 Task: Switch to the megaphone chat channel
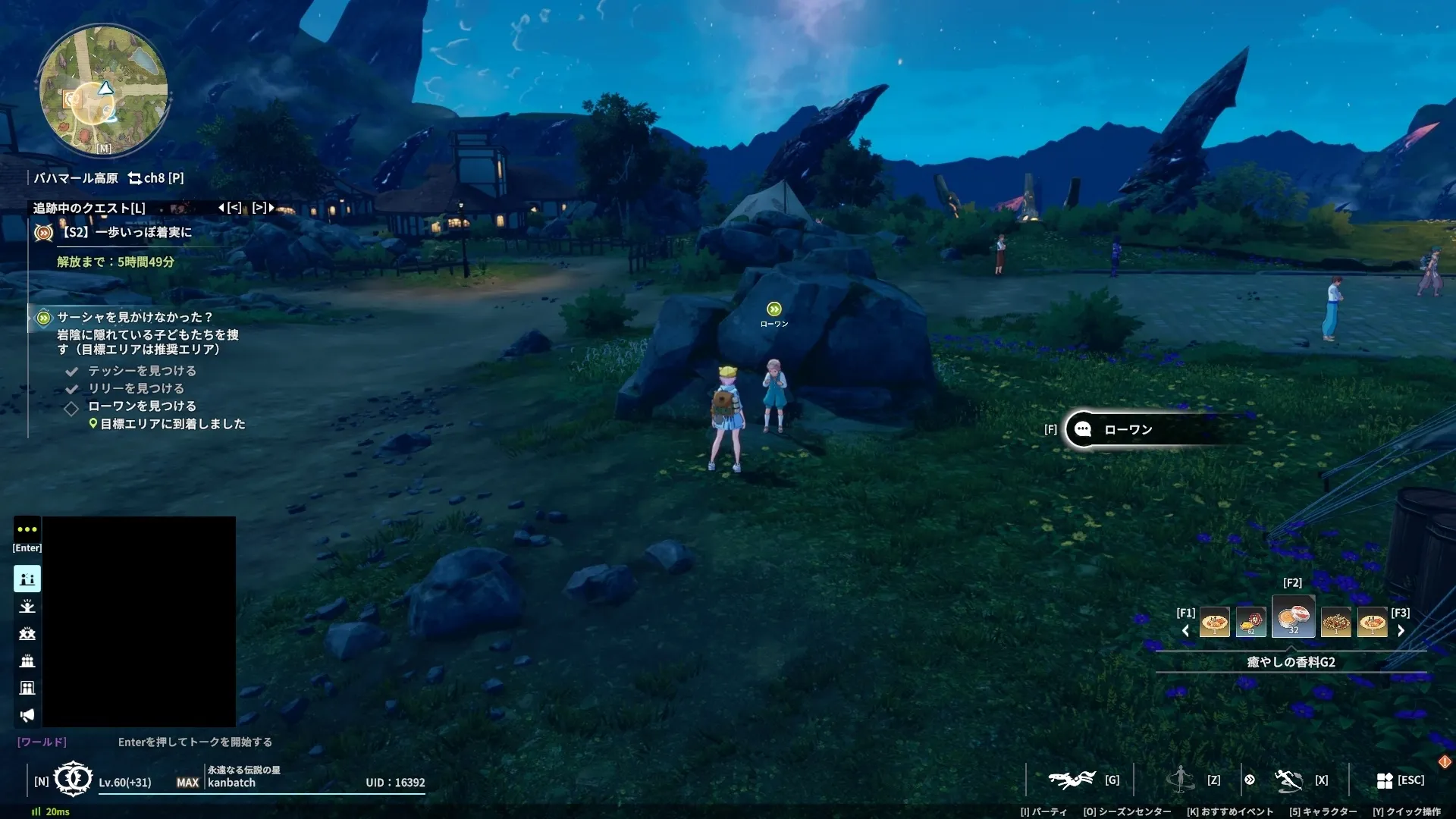(x=27, y=715)
